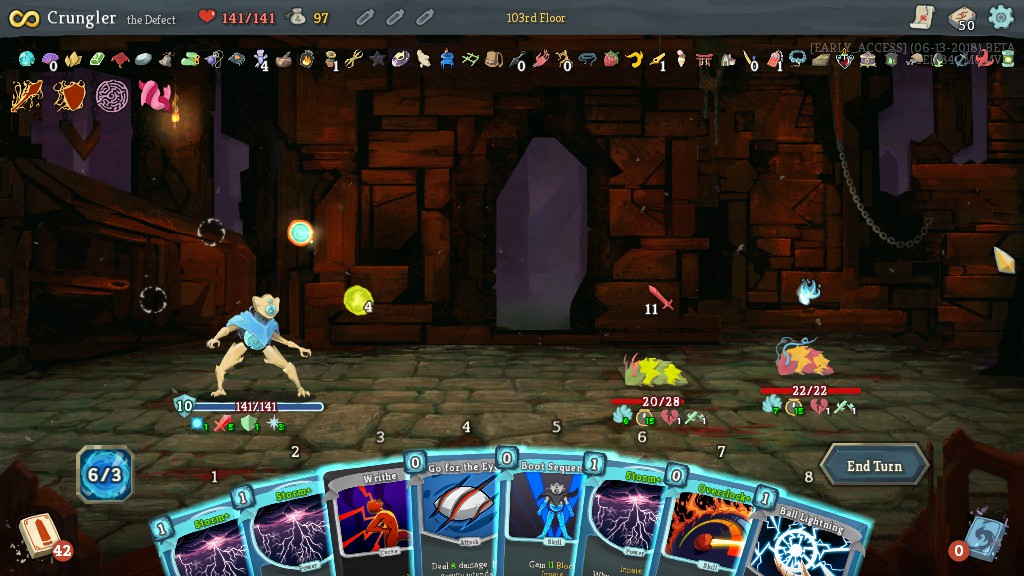Image resolution: width=1024 pixels, height=576 pixels.
Task: Inspect the potted sunflower relic
Action: tap(331, 59)
